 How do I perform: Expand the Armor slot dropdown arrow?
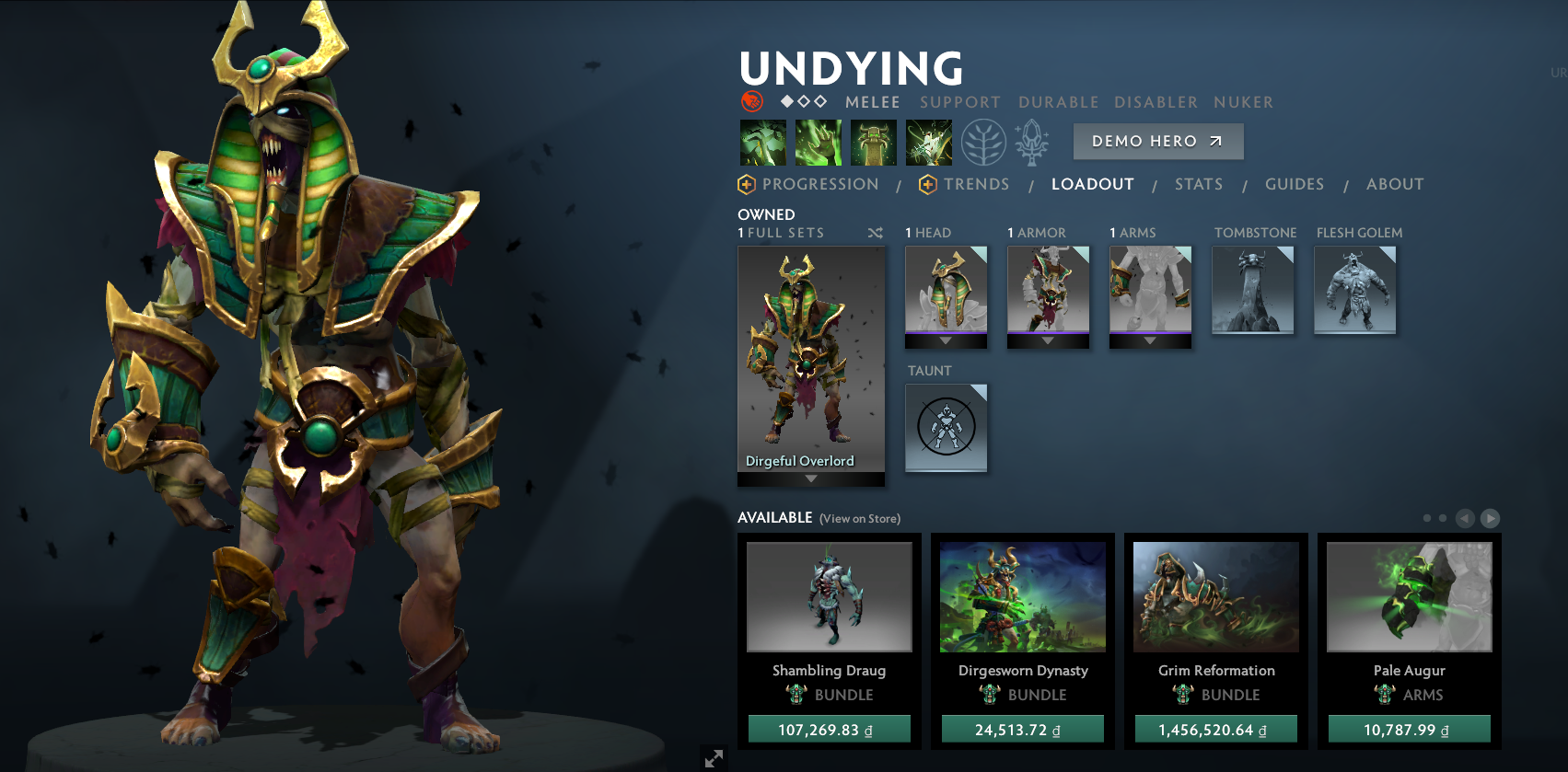(1049, 341)
